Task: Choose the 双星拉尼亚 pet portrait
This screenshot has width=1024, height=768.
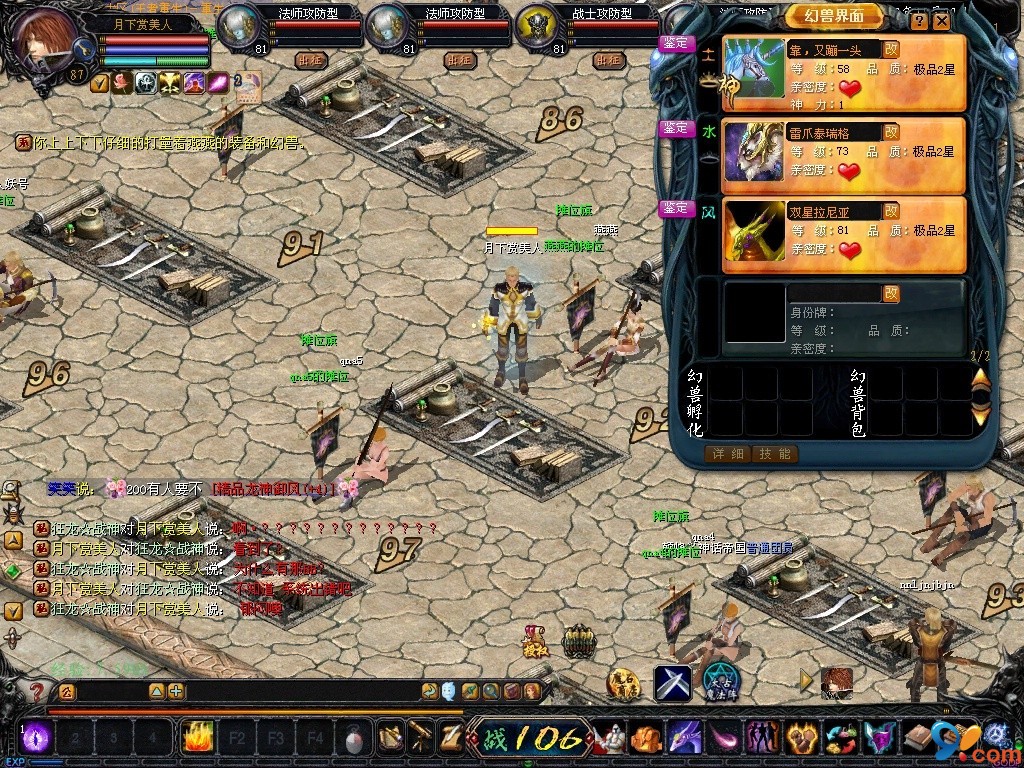Action: coord(754,232)
